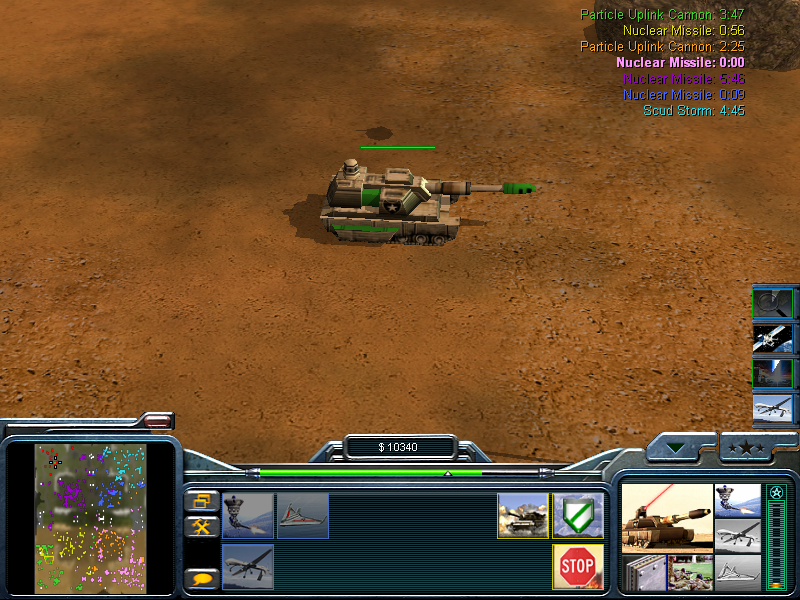Open the Generals Powers three-star button

pyautogui.click(x=745, y=447)
